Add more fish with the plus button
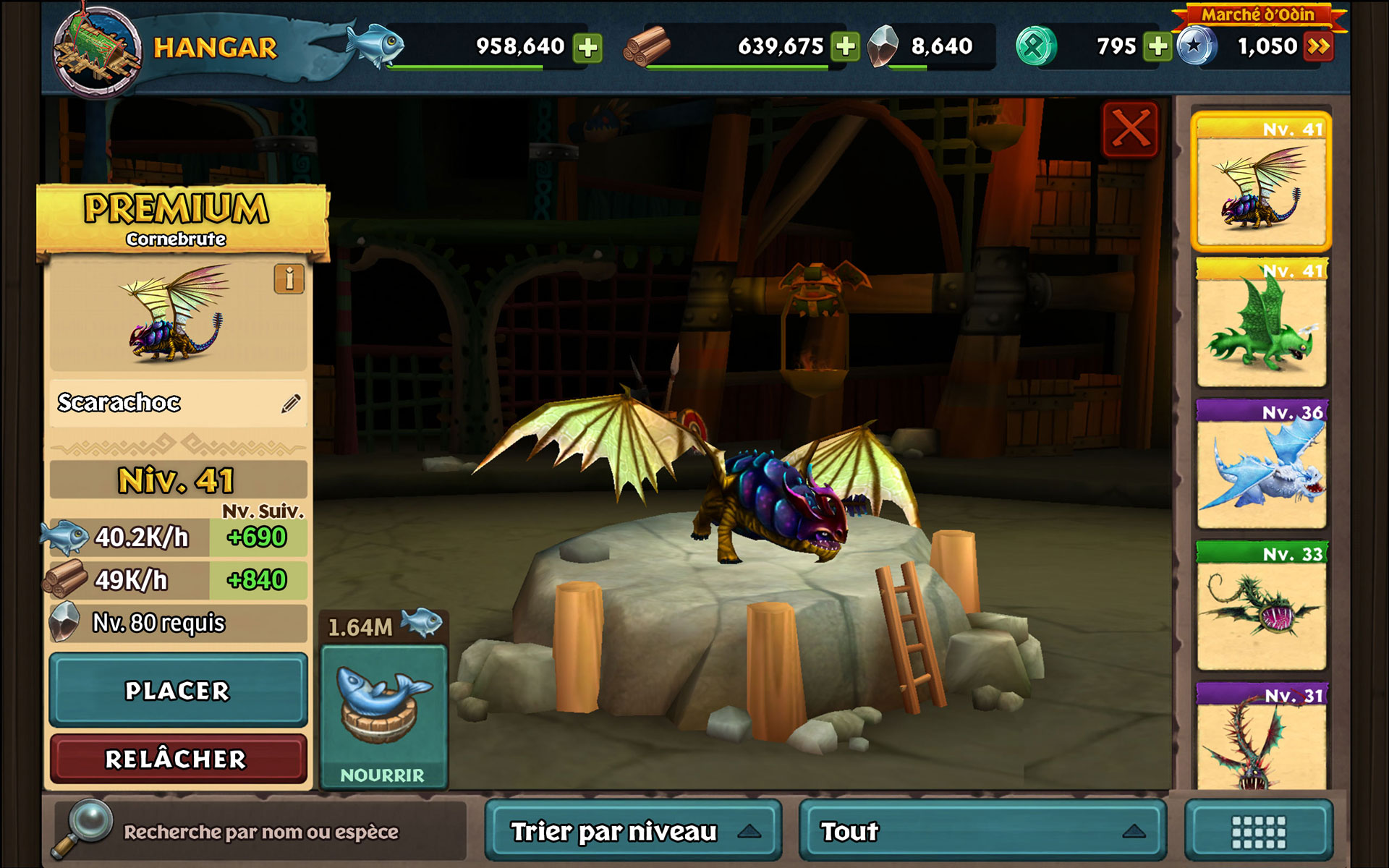The height and width of the screenshot is (868, 1389). (588, 48)
